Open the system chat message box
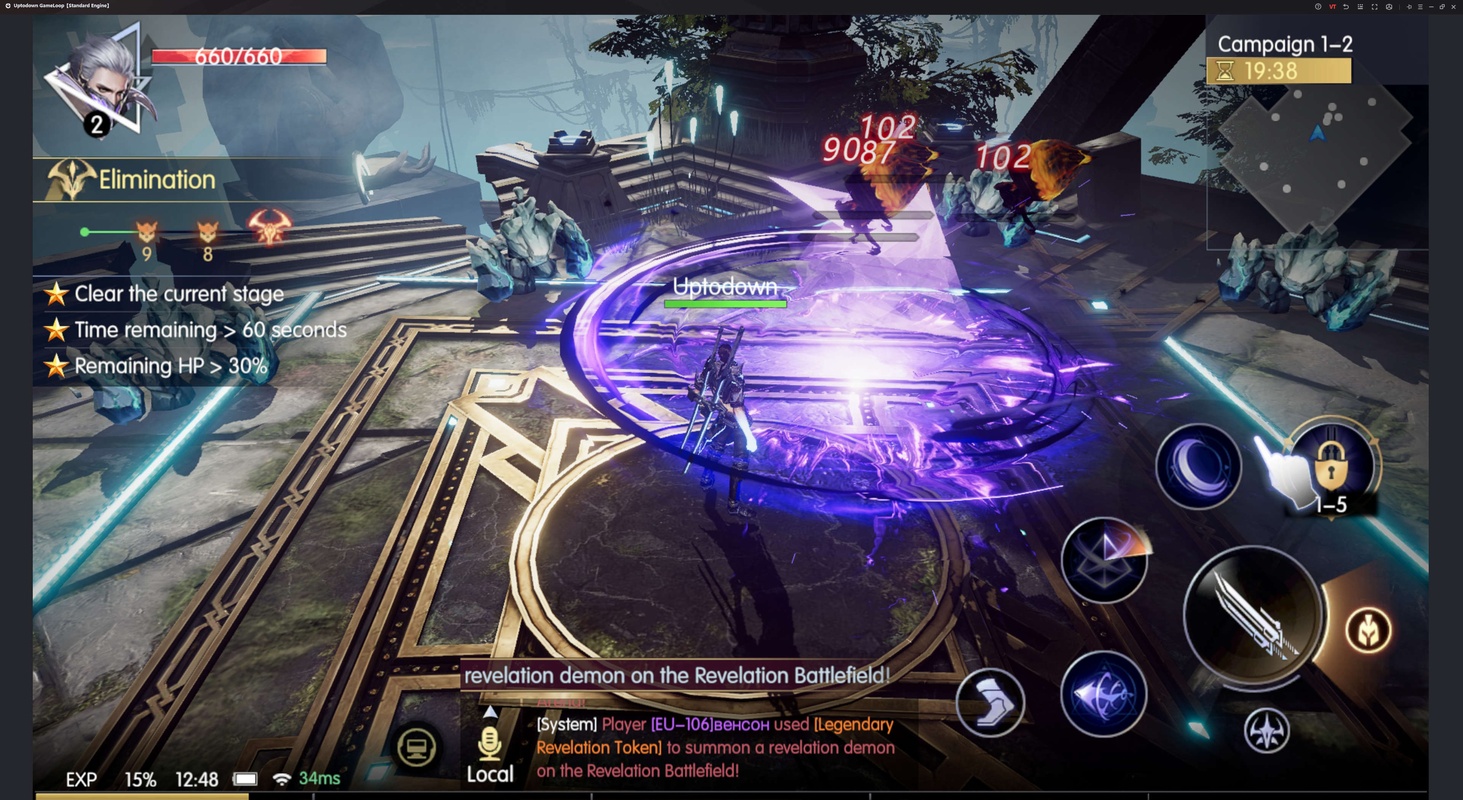Viewport: 1463px width, 800px height. pos(714,747)
